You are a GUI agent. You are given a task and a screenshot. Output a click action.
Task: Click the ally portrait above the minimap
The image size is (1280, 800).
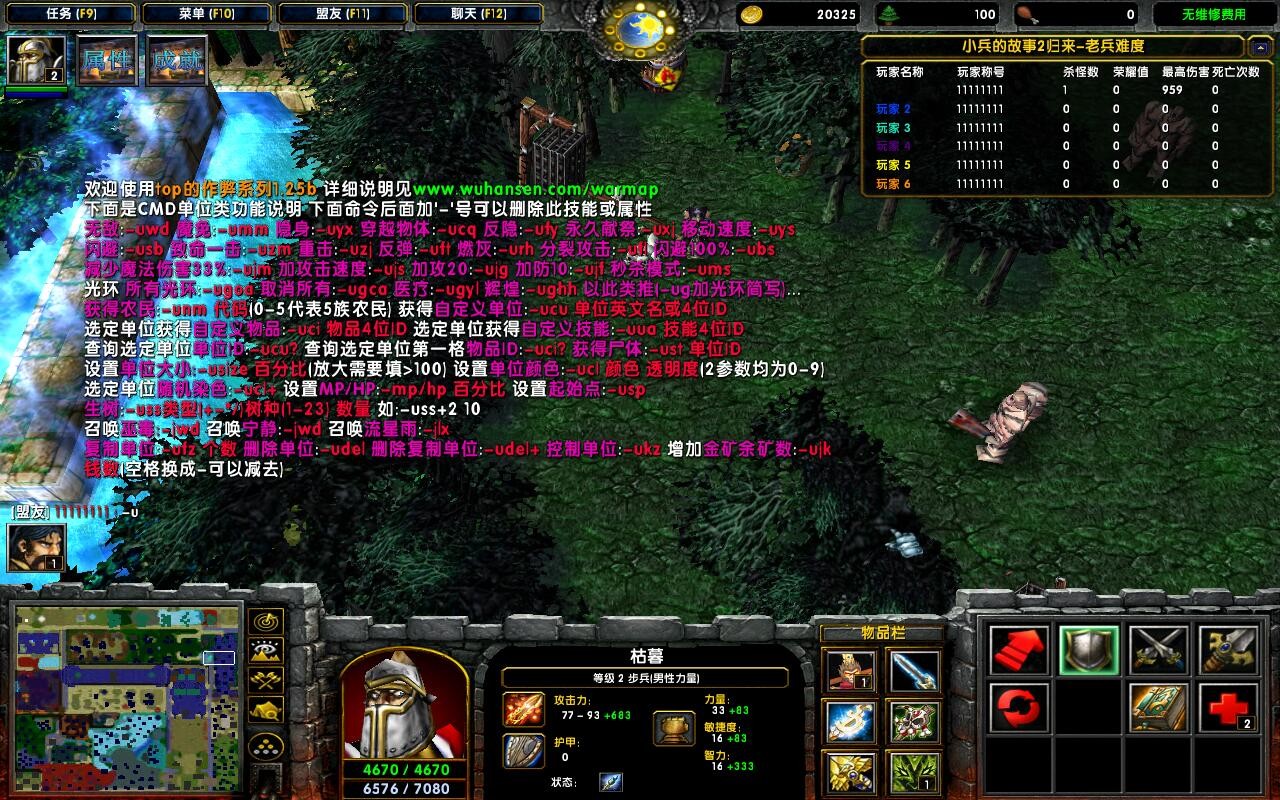click(x=37, y=547)
